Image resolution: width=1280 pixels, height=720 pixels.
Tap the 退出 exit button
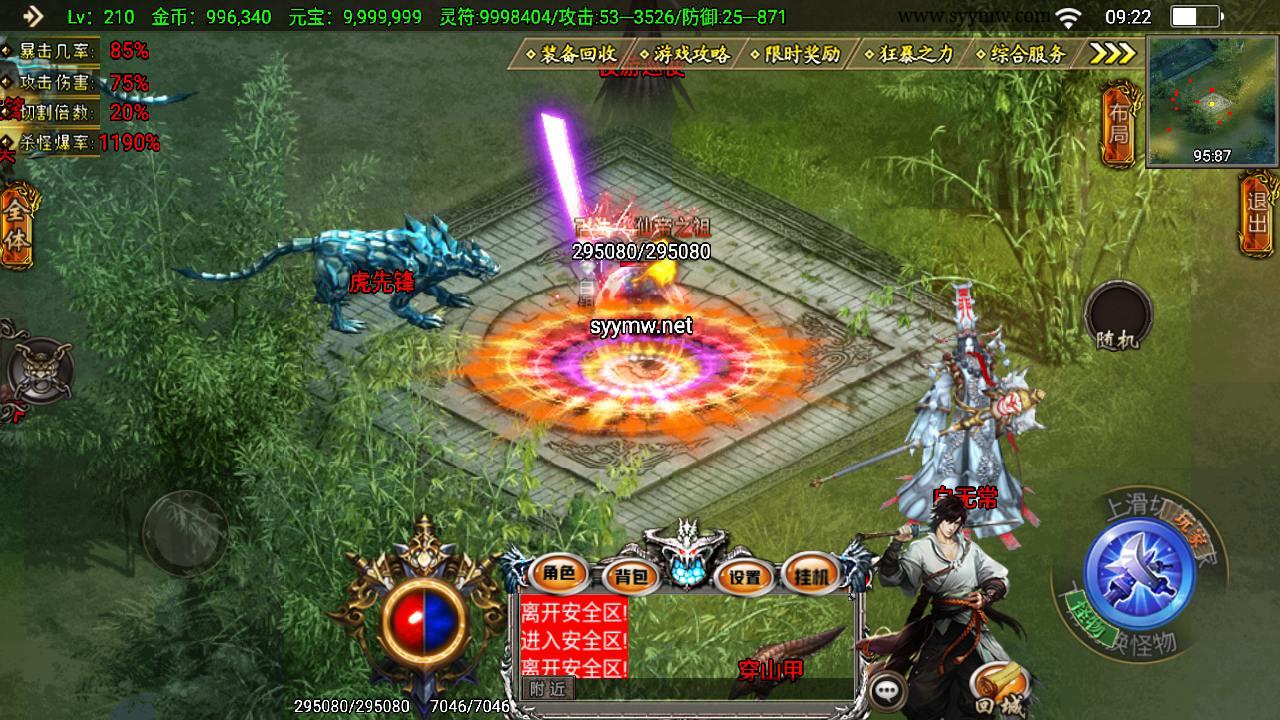click(x=1259, y=210)
